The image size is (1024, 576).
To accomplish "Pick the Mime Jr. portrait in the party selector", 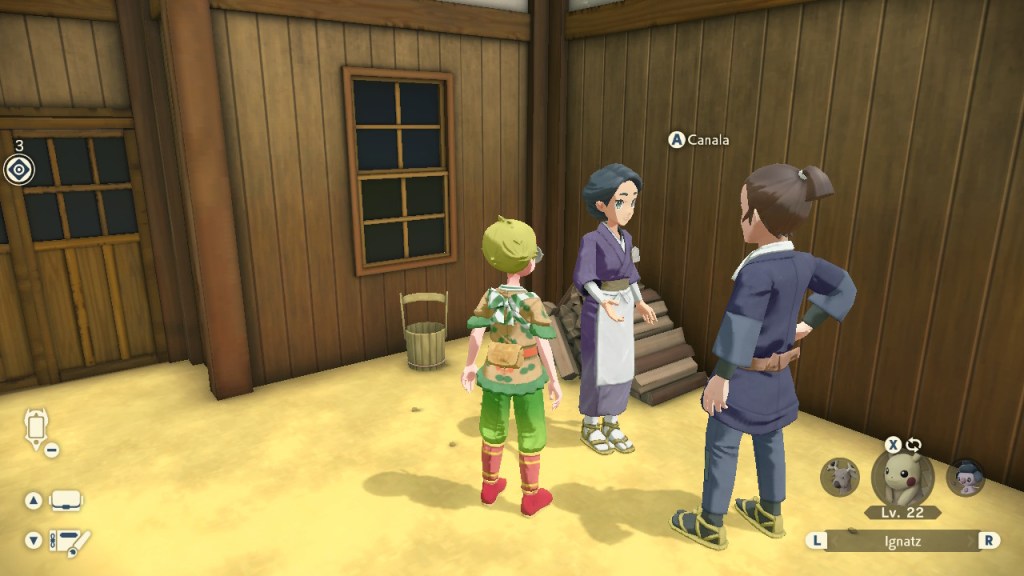I will tap(966, 477).
